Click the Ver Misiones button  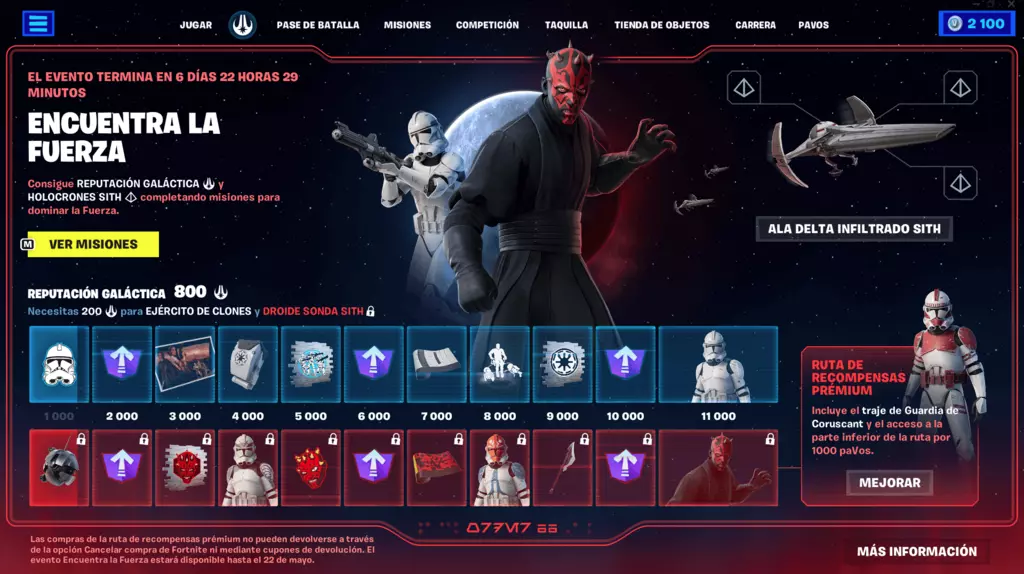click(x=93, y=244)
